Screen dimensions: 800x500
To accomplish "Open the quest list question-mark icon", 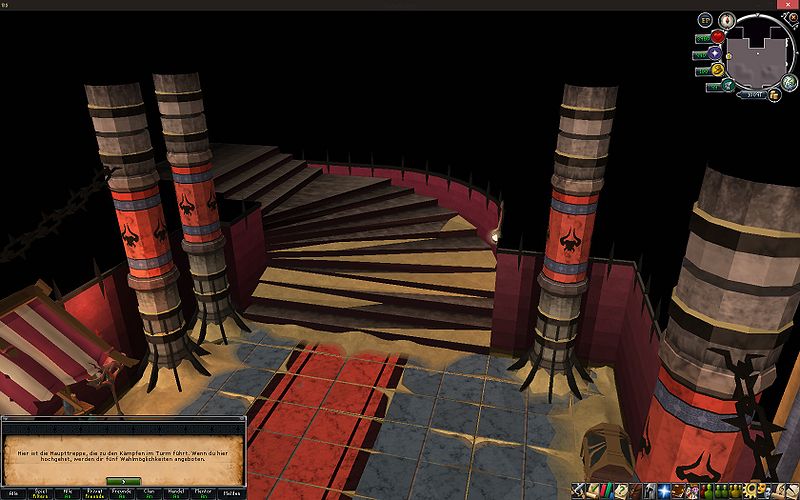I will 621,491.
